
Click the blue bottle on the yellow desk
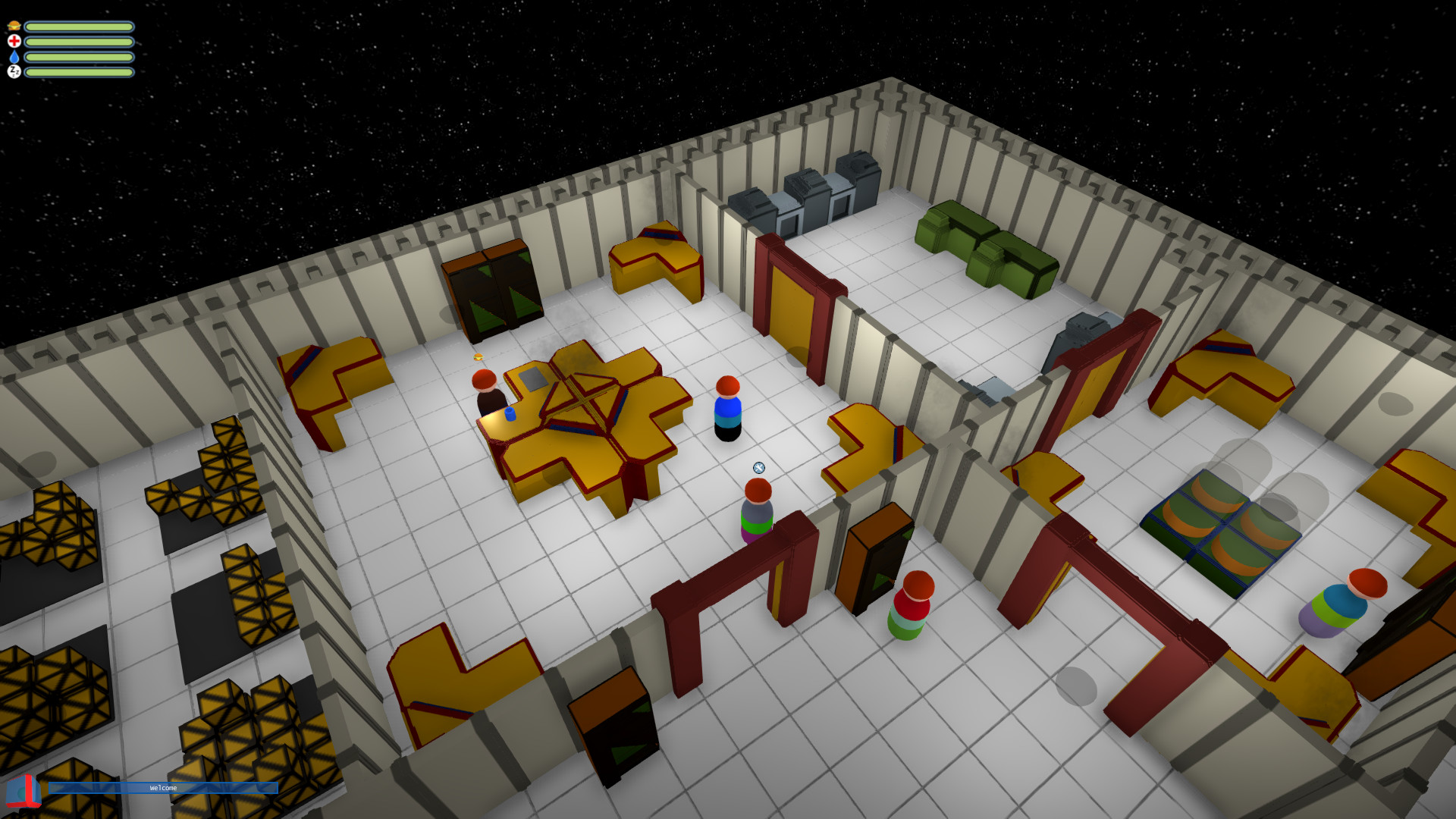pyautogui.click(x=510, y=413)
